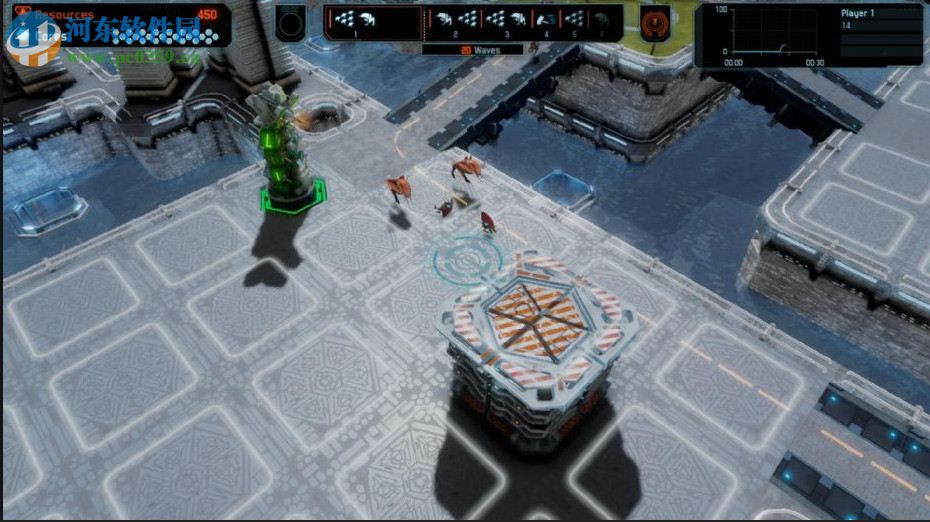
Task: Activate the orange emblem button
Action: tap(655, 22)
